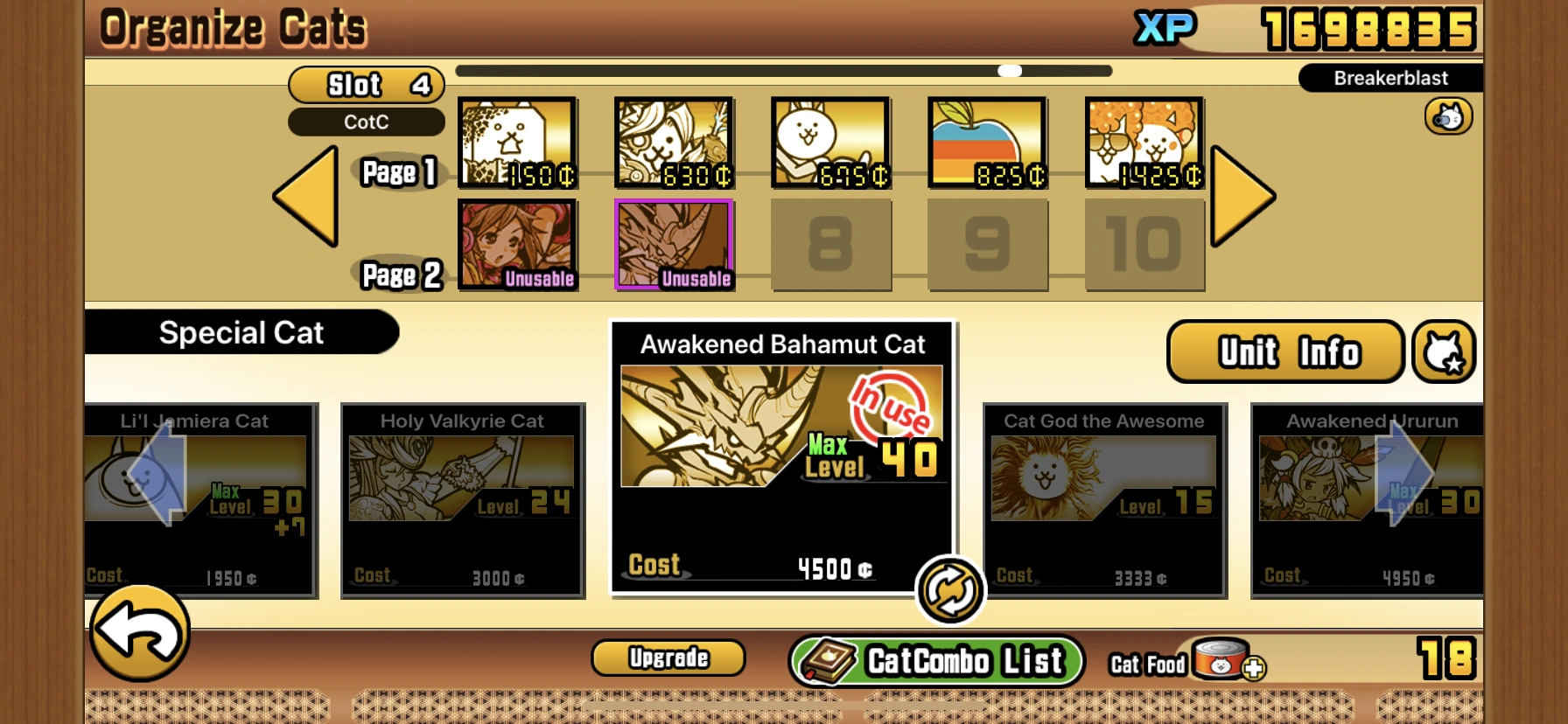
Task: Open the CatCombo List book icon
Action: click(830, 660)
